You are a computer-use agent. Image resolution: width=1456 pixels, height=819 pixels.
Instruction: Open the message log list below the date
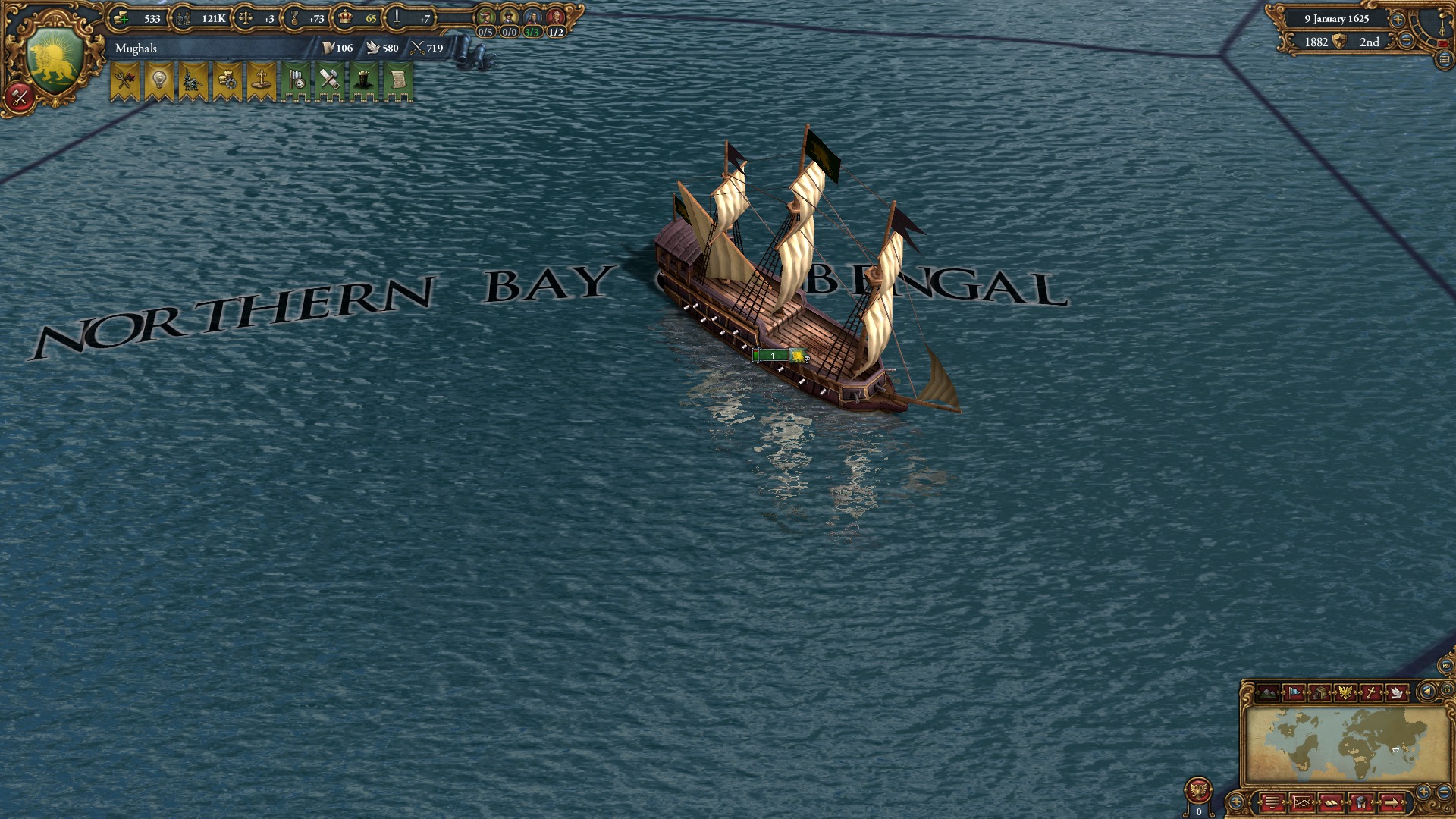1445,57
